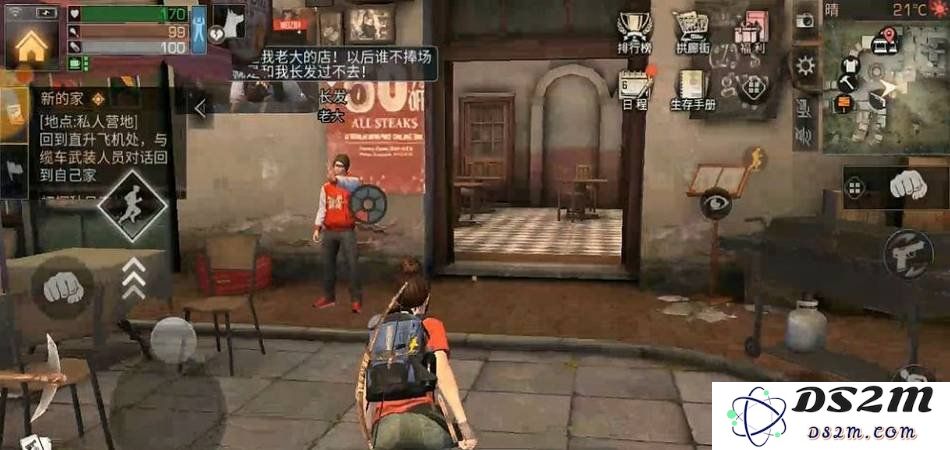
Task: Open the gear settings menu
Action: (x=805, y=67)
